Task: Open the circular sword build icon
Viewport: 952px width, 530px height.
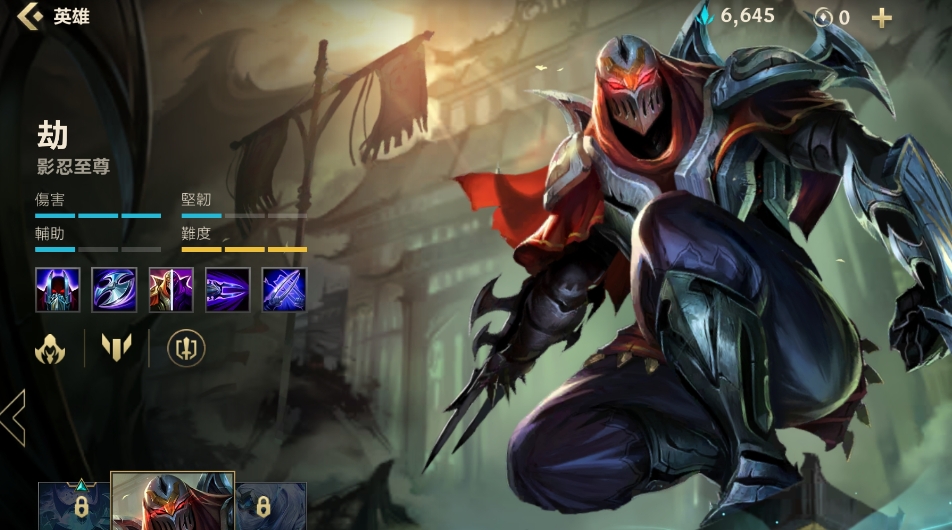Action: click(x=185, y=348)
